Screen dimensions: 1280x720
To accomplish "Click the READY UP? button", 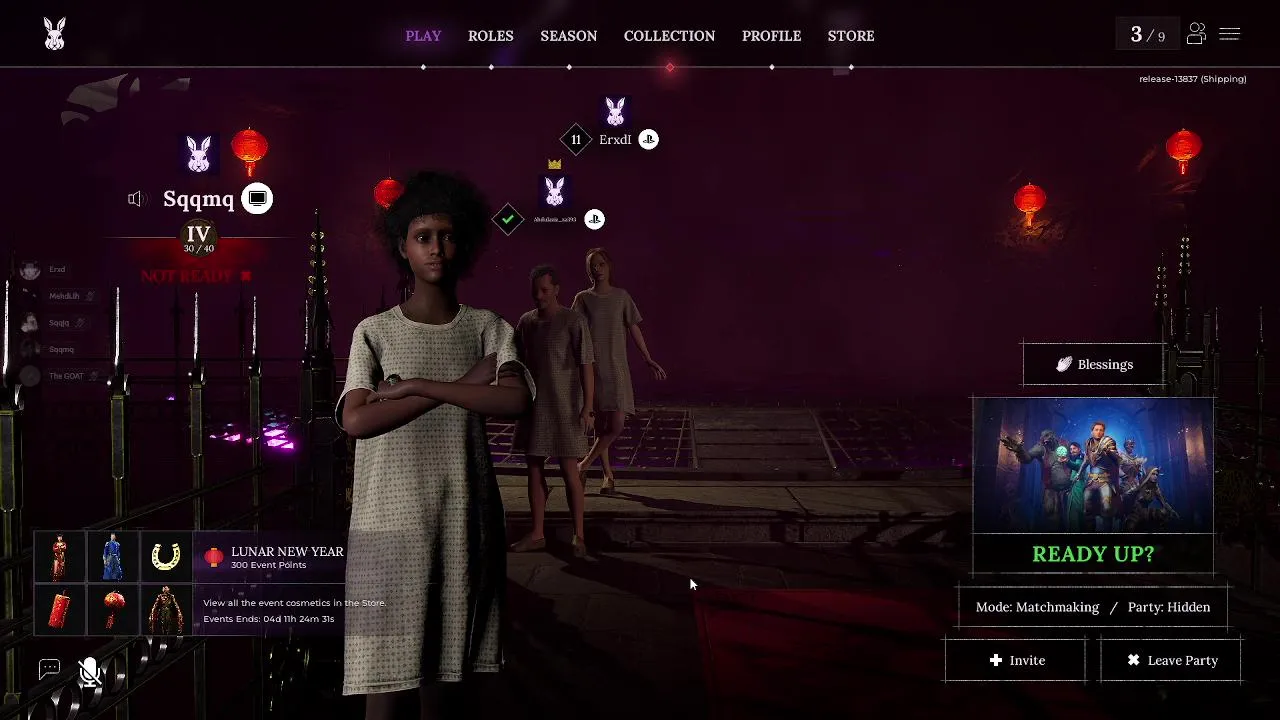I will tap(1093, 554).
